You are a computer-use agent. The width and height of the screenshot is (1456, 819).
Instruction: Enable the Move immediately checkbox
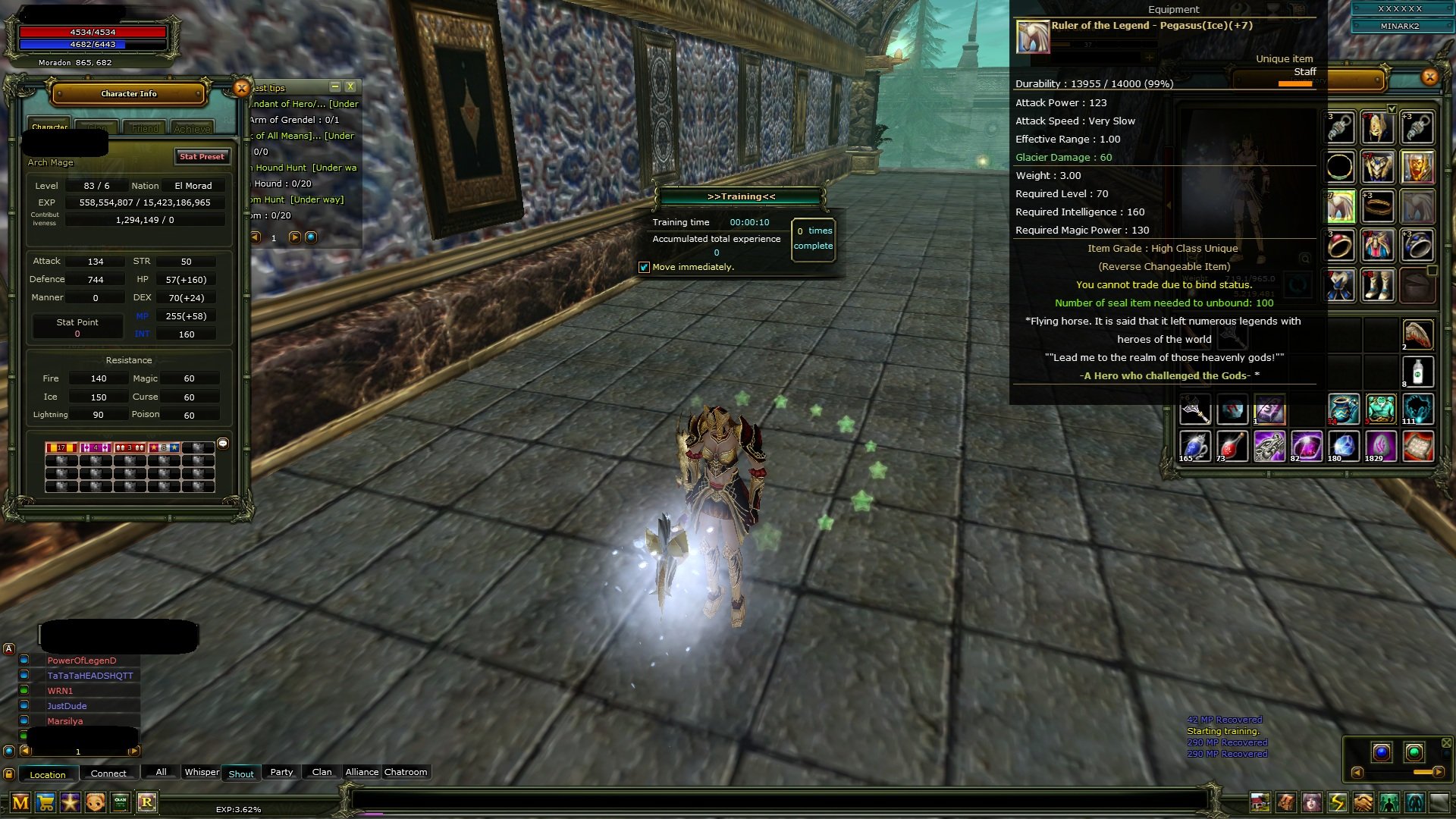[x=645, y=267]
